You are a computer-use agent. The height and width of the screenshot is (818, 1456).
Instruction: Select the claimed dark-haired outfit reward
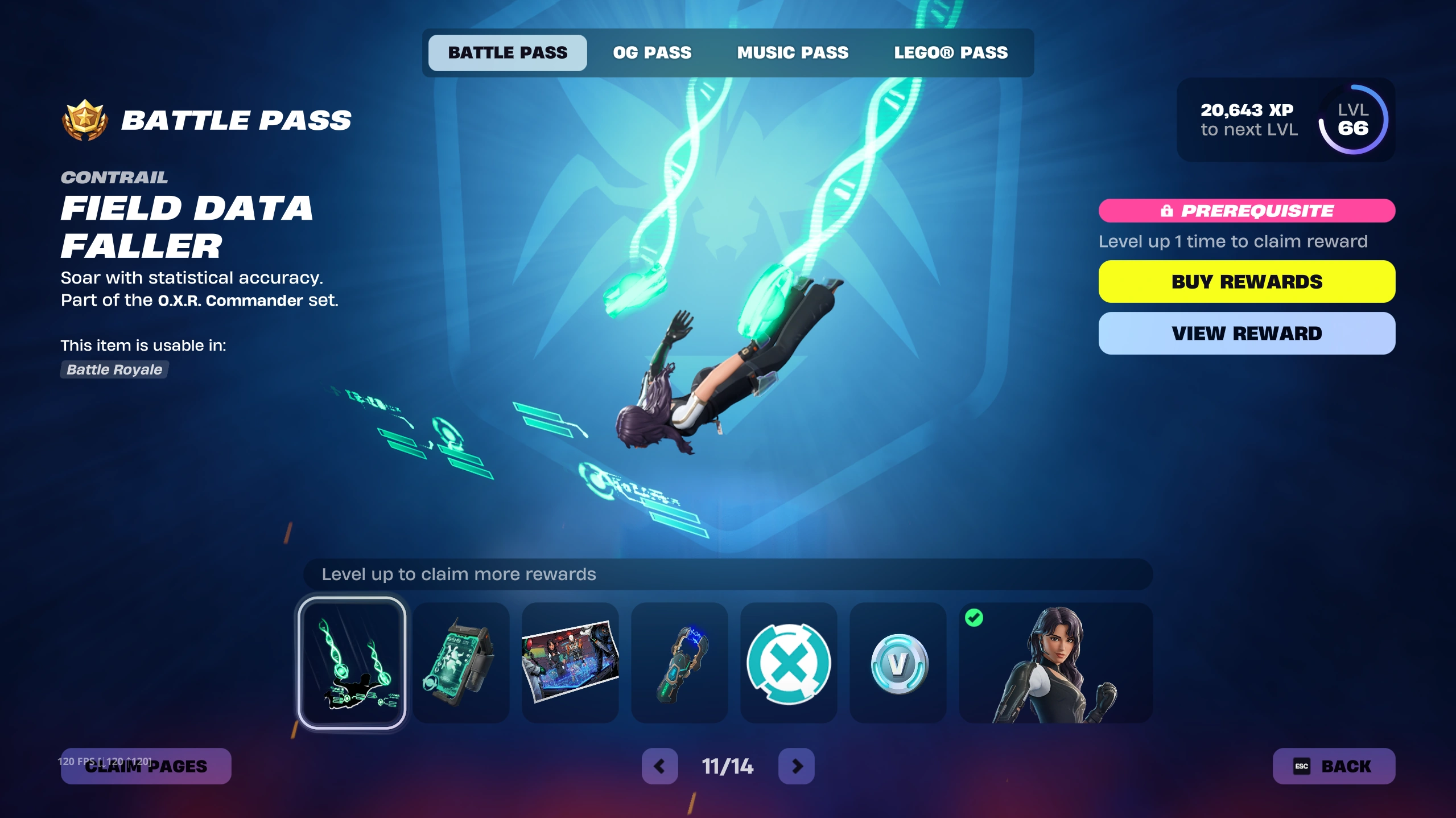[x=1055, y=663]
